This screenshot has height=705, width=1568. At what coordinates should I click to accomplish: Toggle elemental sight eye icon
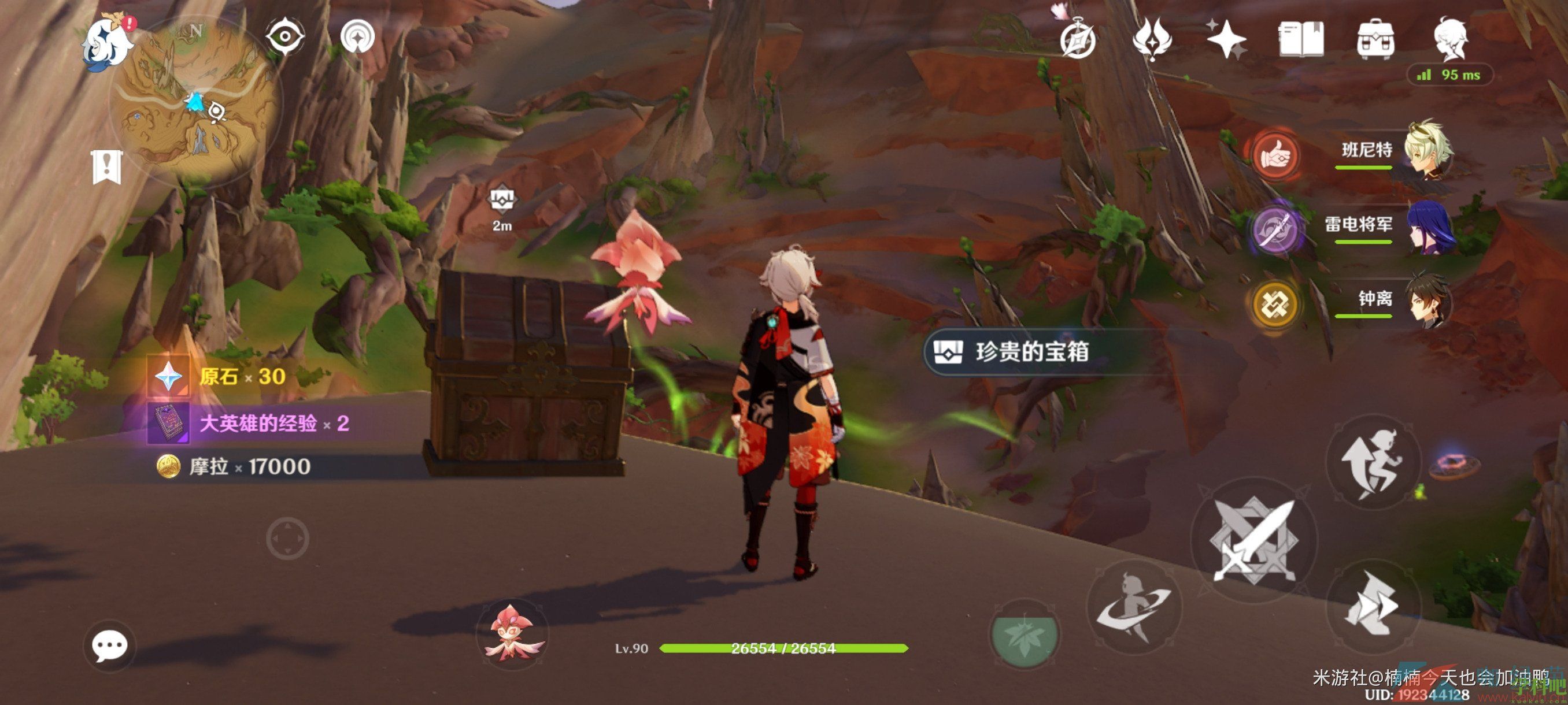284,37
